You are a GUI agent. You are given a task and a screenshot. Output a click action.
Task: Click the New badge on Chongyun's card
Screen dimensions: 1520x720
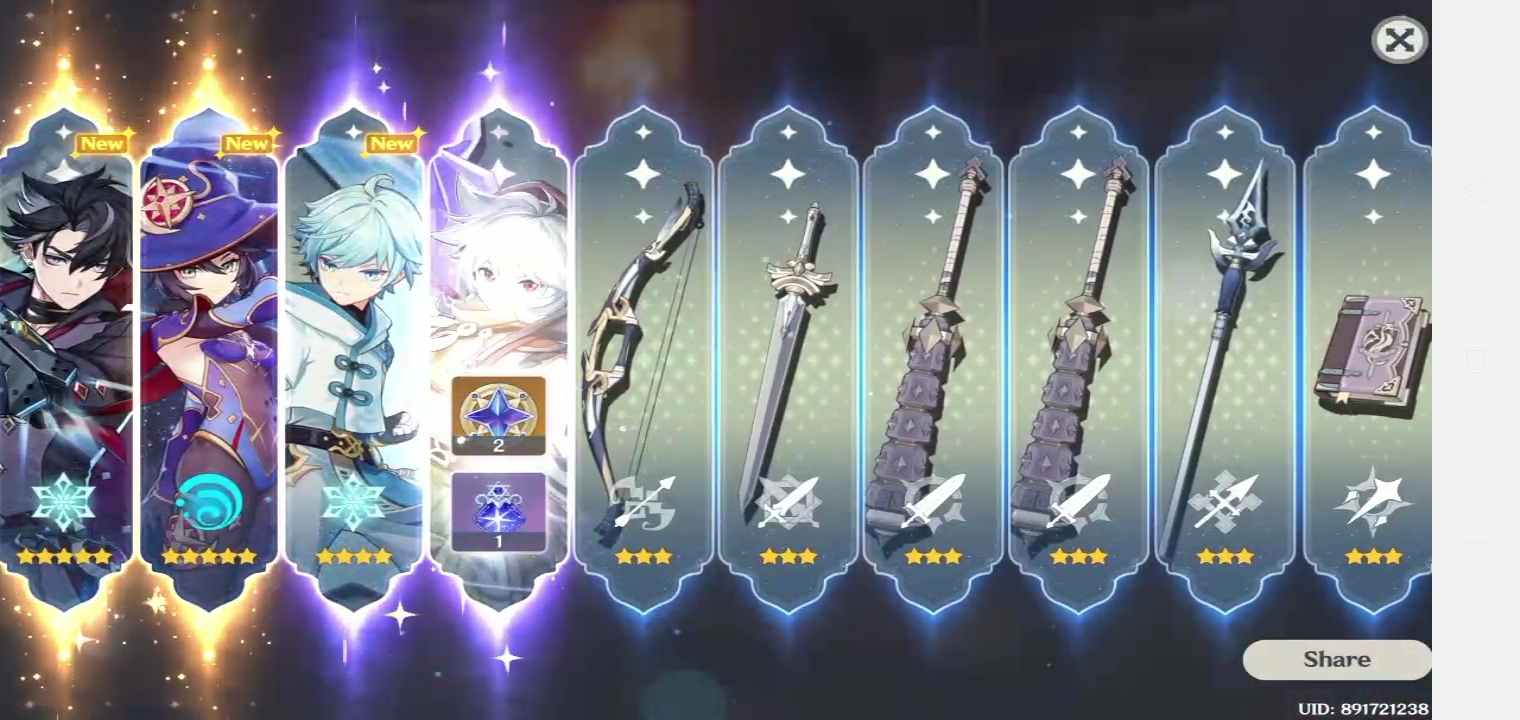392,143
